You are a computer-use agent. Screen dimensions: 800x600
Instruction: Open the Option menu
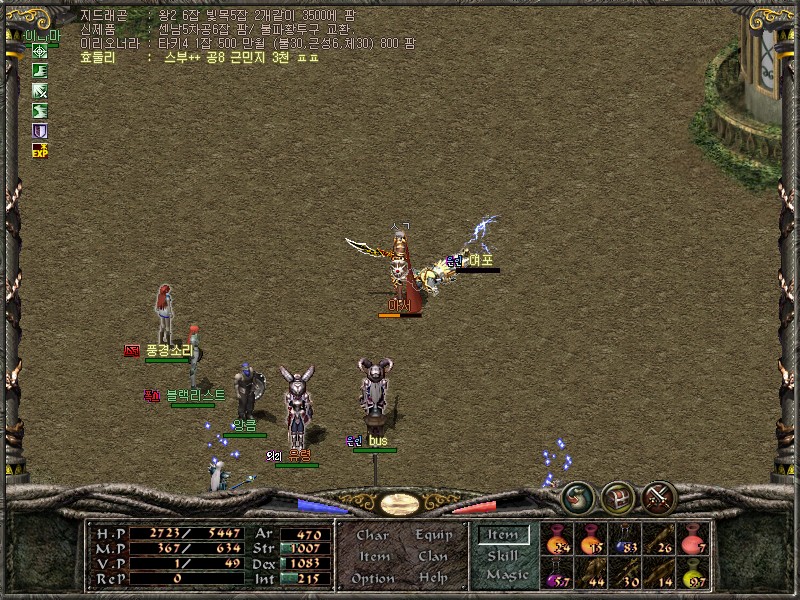tap(372, 578)
